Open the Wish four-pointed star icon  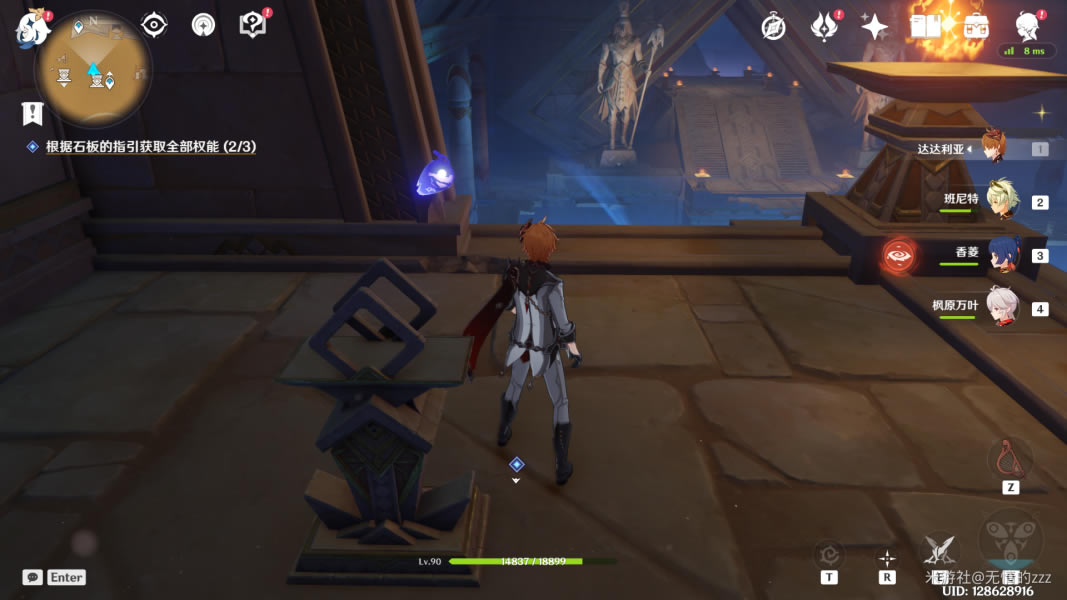click(x=875, y=27)
